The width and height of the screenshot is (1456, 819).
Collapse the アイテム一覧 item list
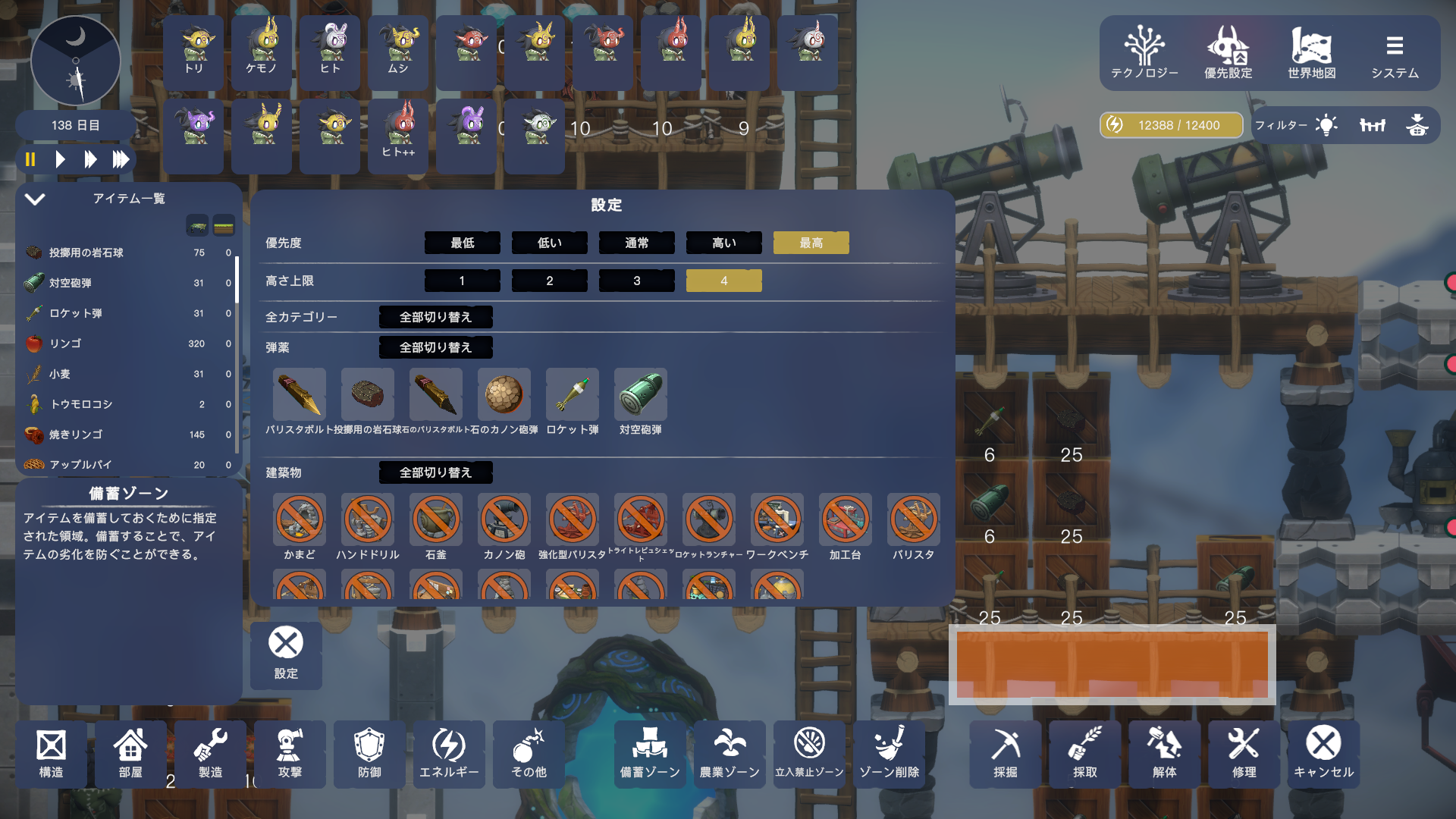[35, 199]
